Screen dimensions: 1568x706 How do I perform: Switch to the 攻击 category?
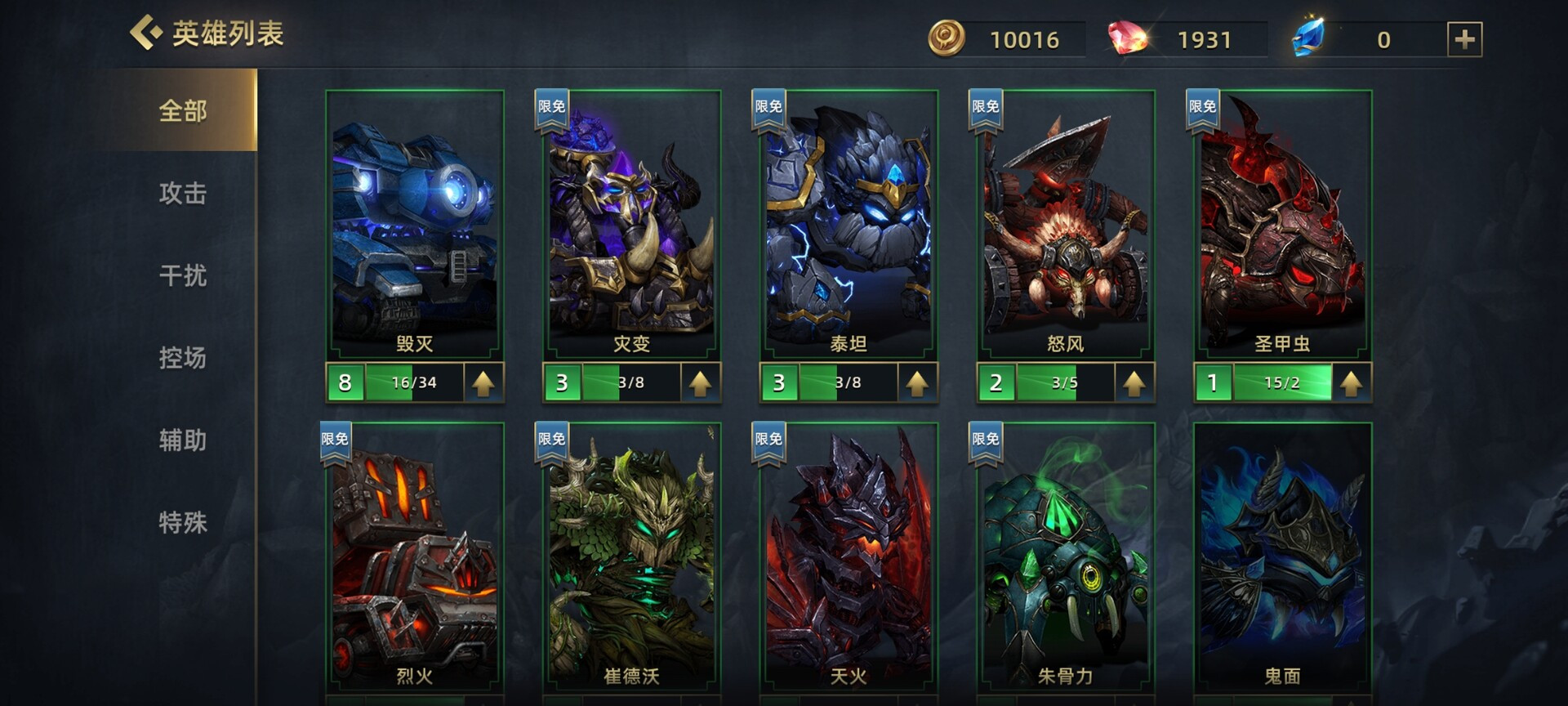(x=183, y=193)
